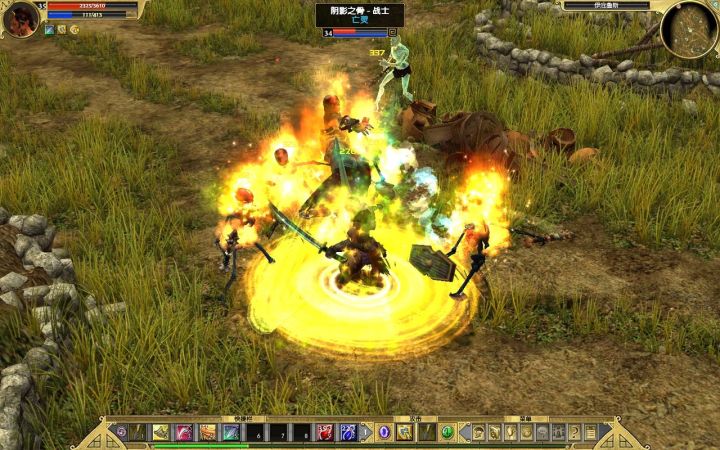
Task: Open the circular minimap
Action: click(689, 27)
